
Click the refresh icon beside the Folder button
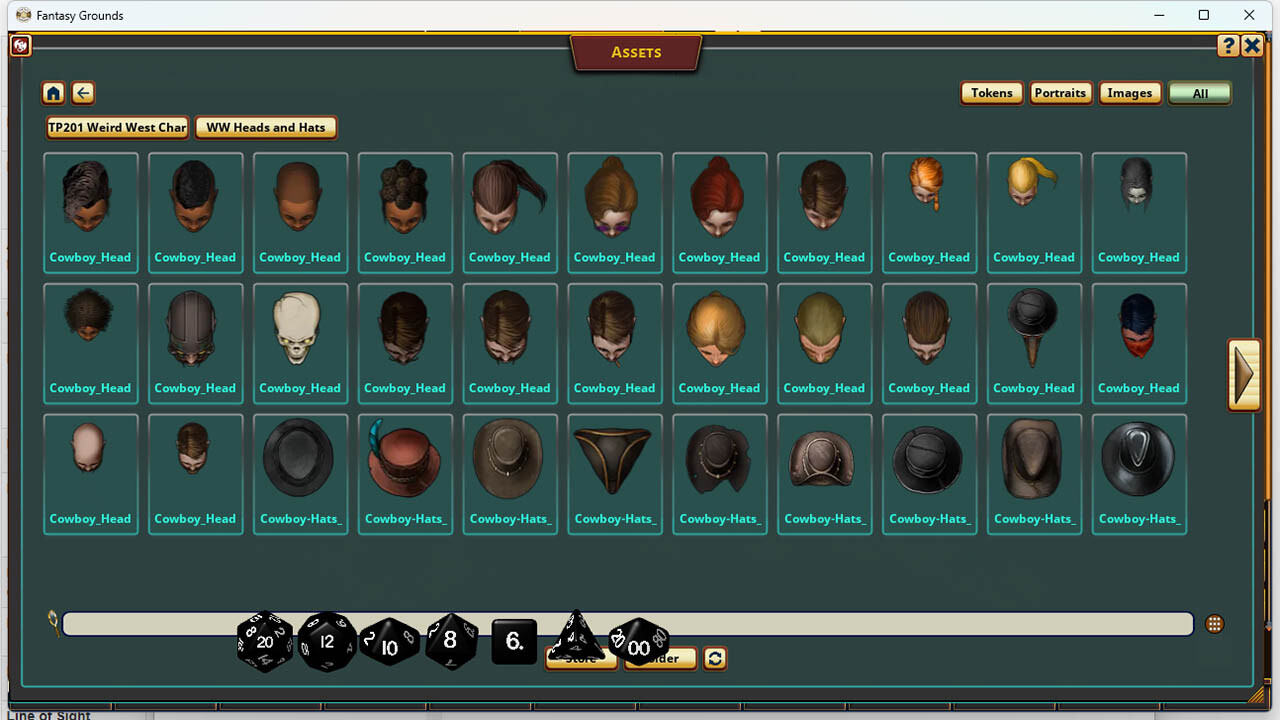tap(715, 658)
